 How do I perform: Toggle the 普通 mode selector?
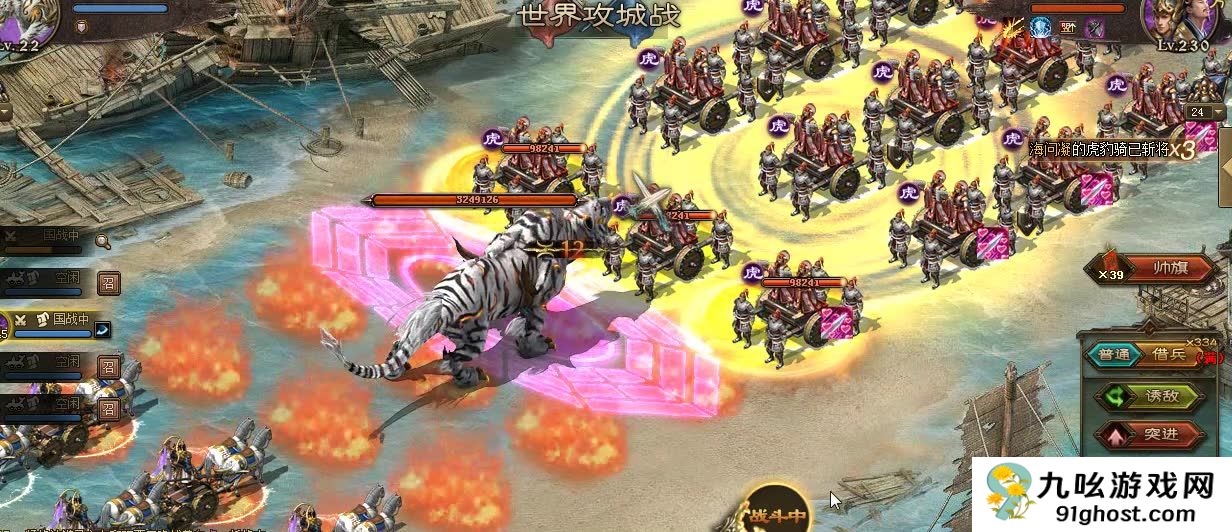click(1114, 354)
